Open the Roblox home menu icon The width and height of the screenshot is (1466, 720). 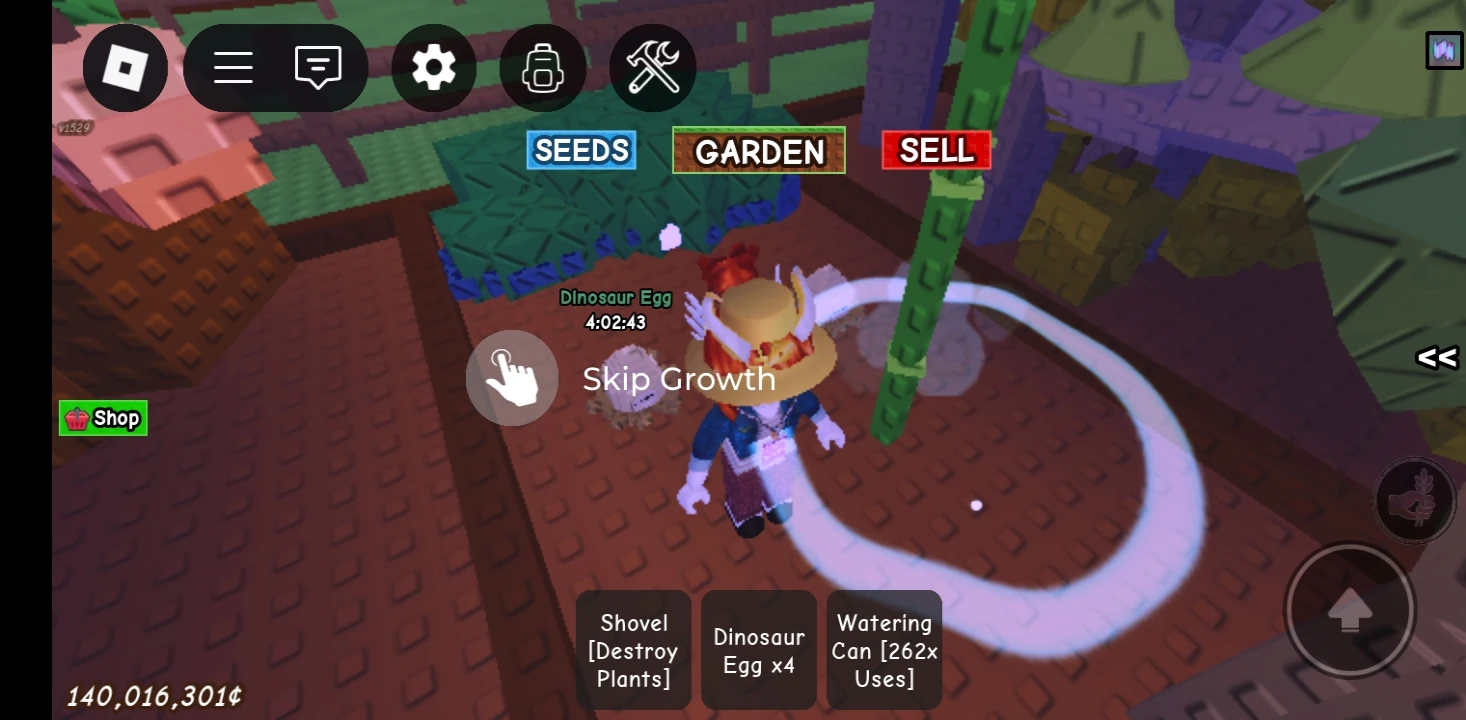[125, 67]
